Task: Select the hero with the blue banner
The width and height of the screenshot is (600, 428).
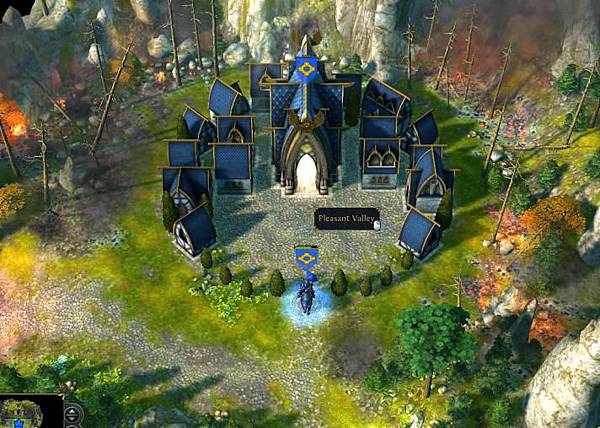Action: click(307, 294)
